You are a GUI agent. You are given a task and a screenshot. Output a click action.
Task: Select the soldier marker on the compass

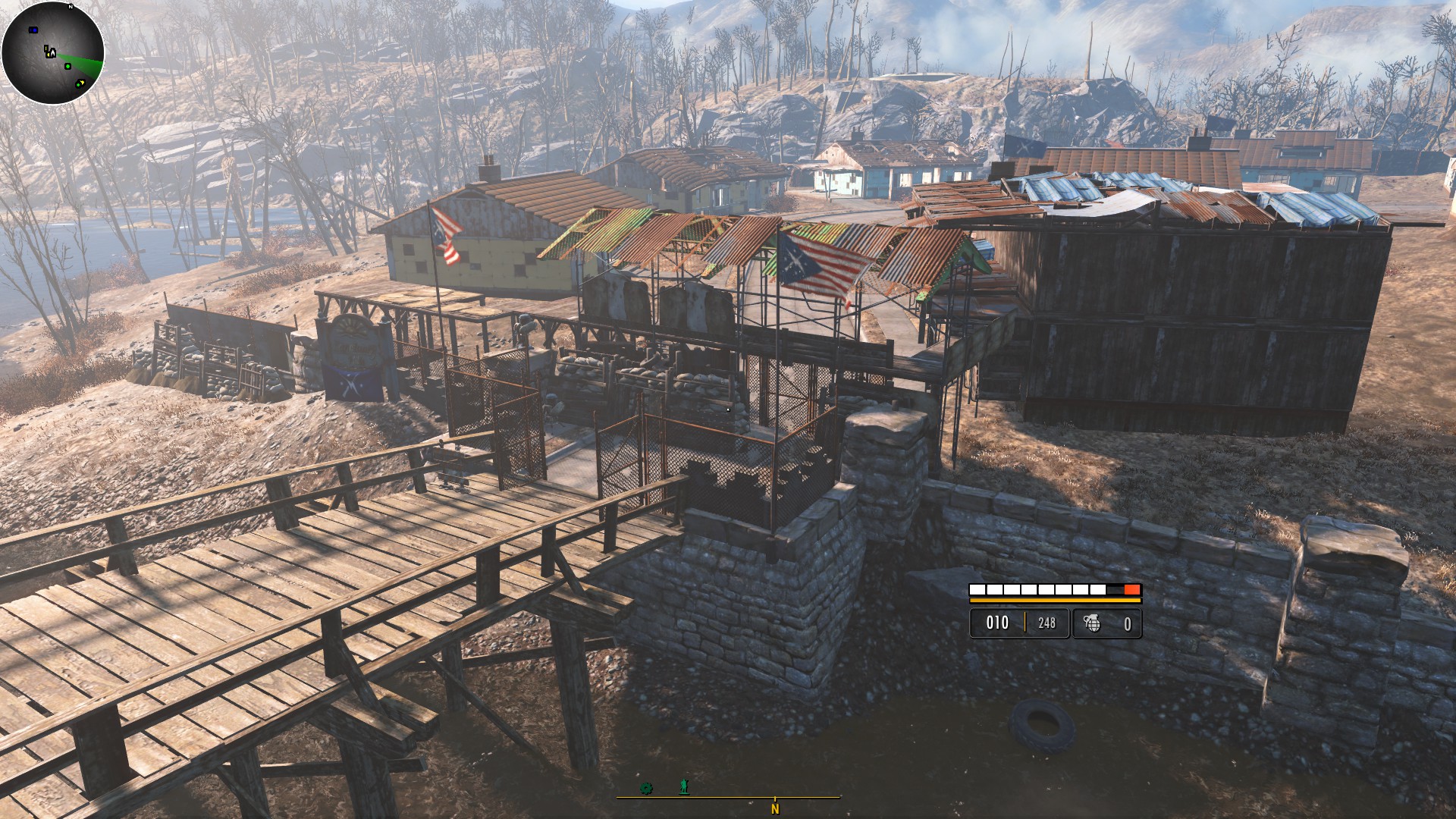(684, 787)
